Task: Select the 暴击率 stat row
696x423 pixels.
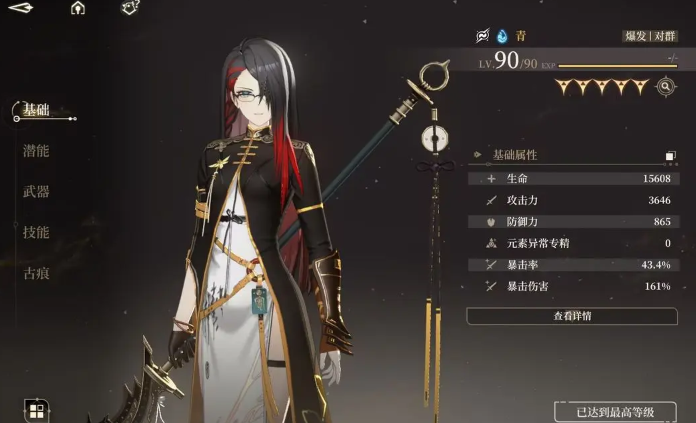Action: point(572,264)
